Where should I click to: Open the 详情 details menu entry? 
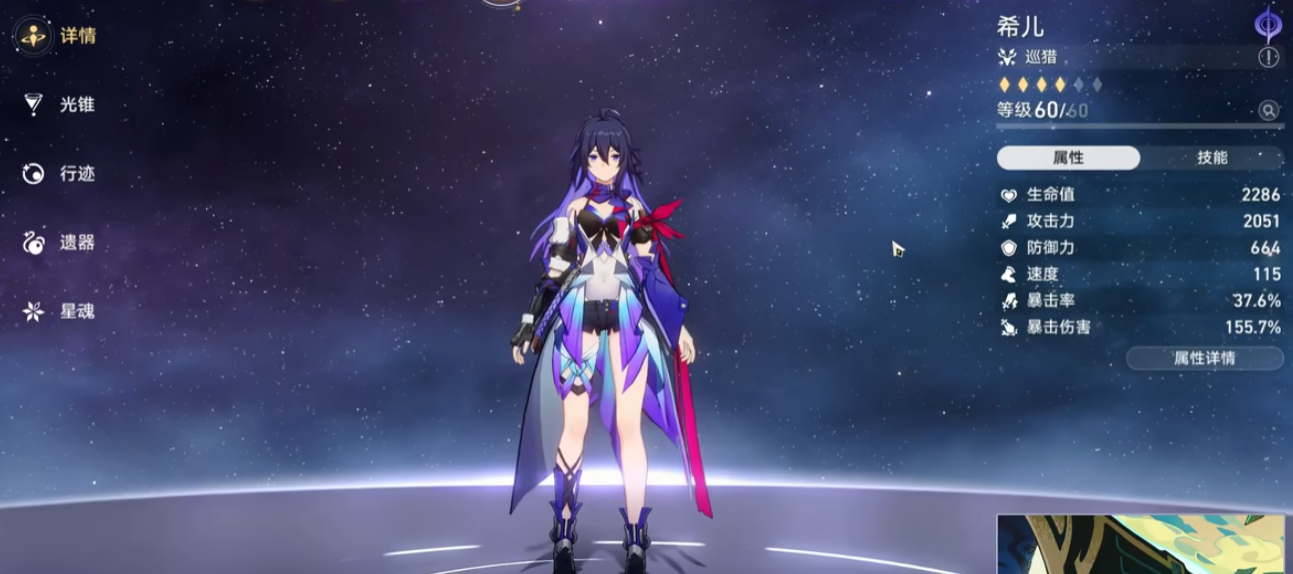coord(58,36)
